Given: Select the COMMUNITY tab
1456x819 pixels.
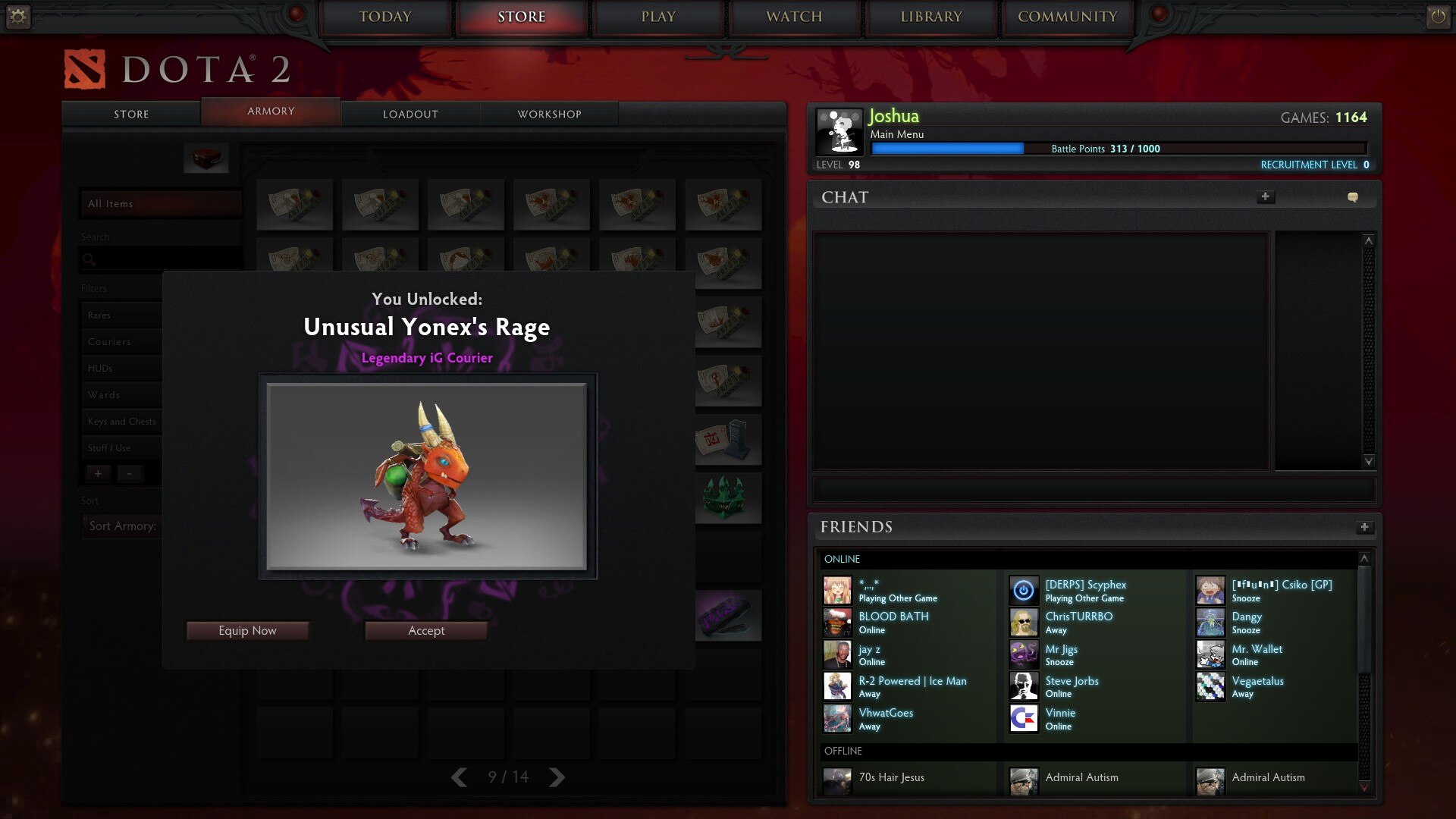Looking at the screenshot, I should (1067, 17).
